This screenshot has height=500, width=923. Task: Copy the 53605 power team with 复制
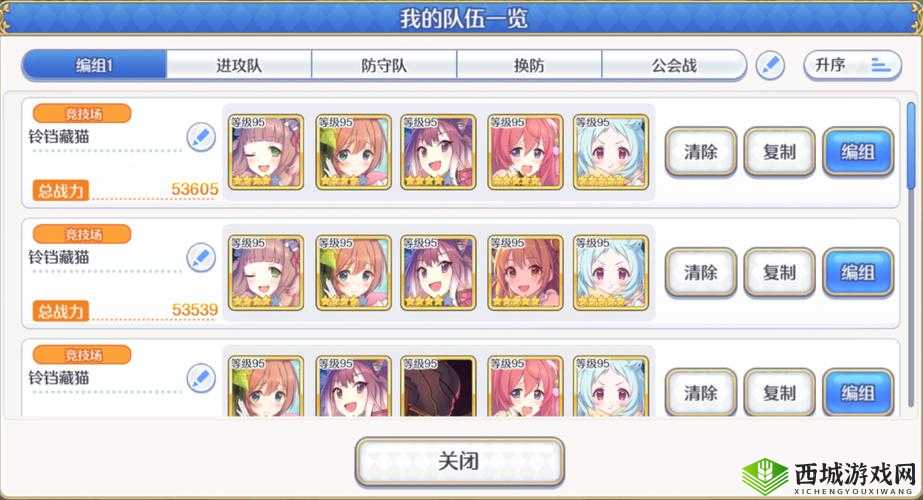coord(779,152)
